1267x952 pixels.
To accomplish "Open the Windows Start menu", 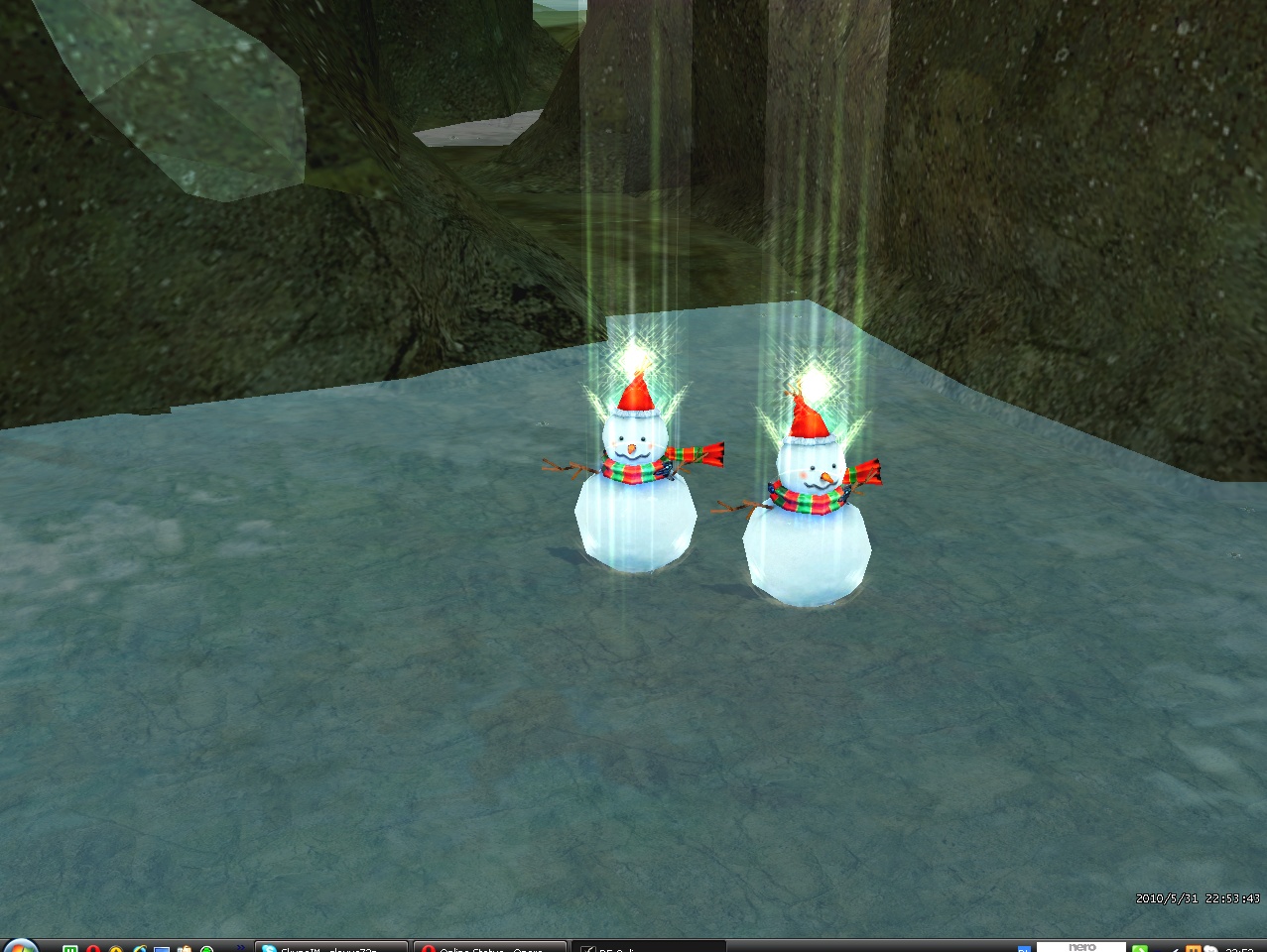I will coord(20,946).
